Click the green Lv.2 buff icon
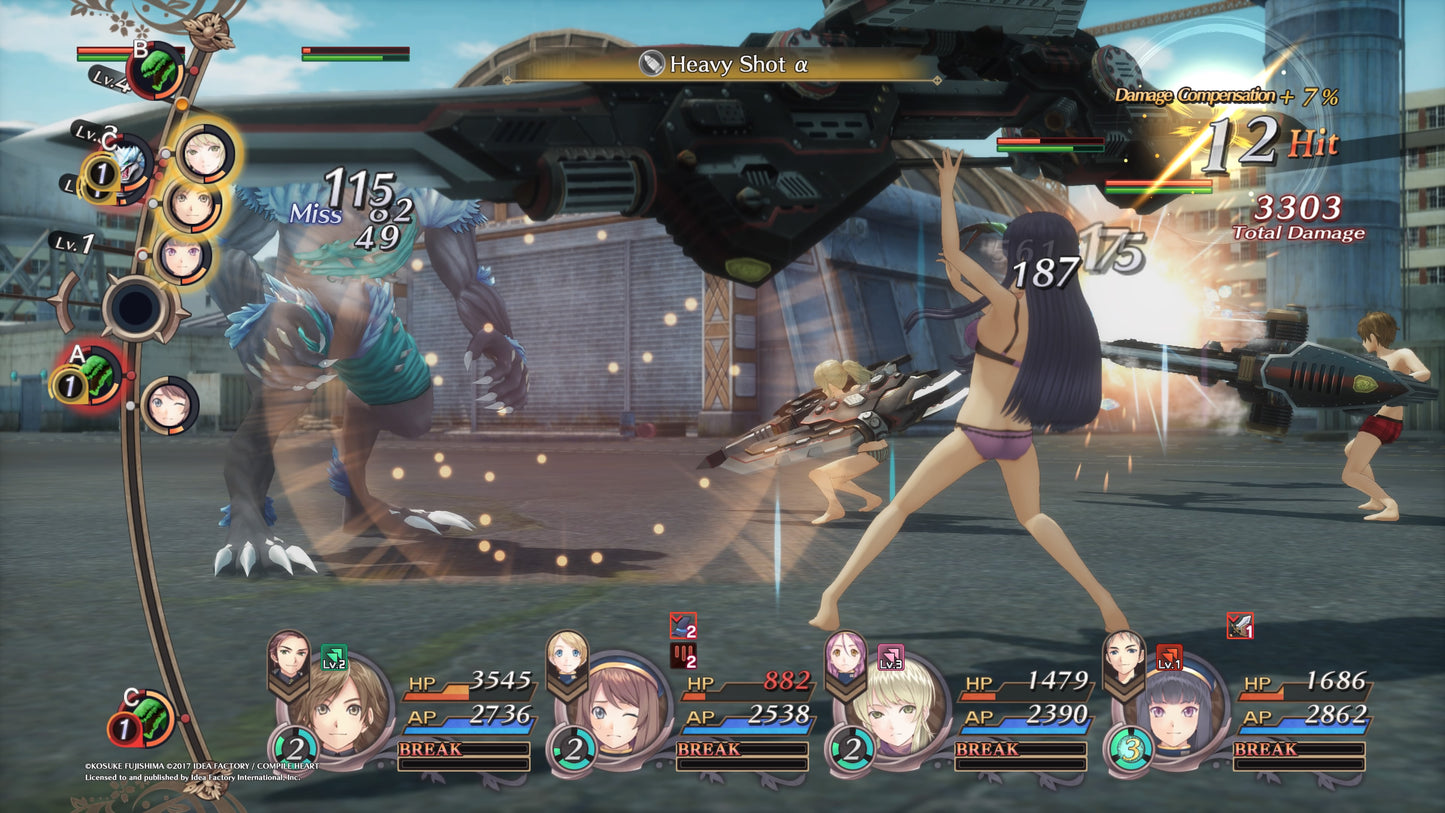The height and width of the screenshot is (813, 1445). click(333, 657)
